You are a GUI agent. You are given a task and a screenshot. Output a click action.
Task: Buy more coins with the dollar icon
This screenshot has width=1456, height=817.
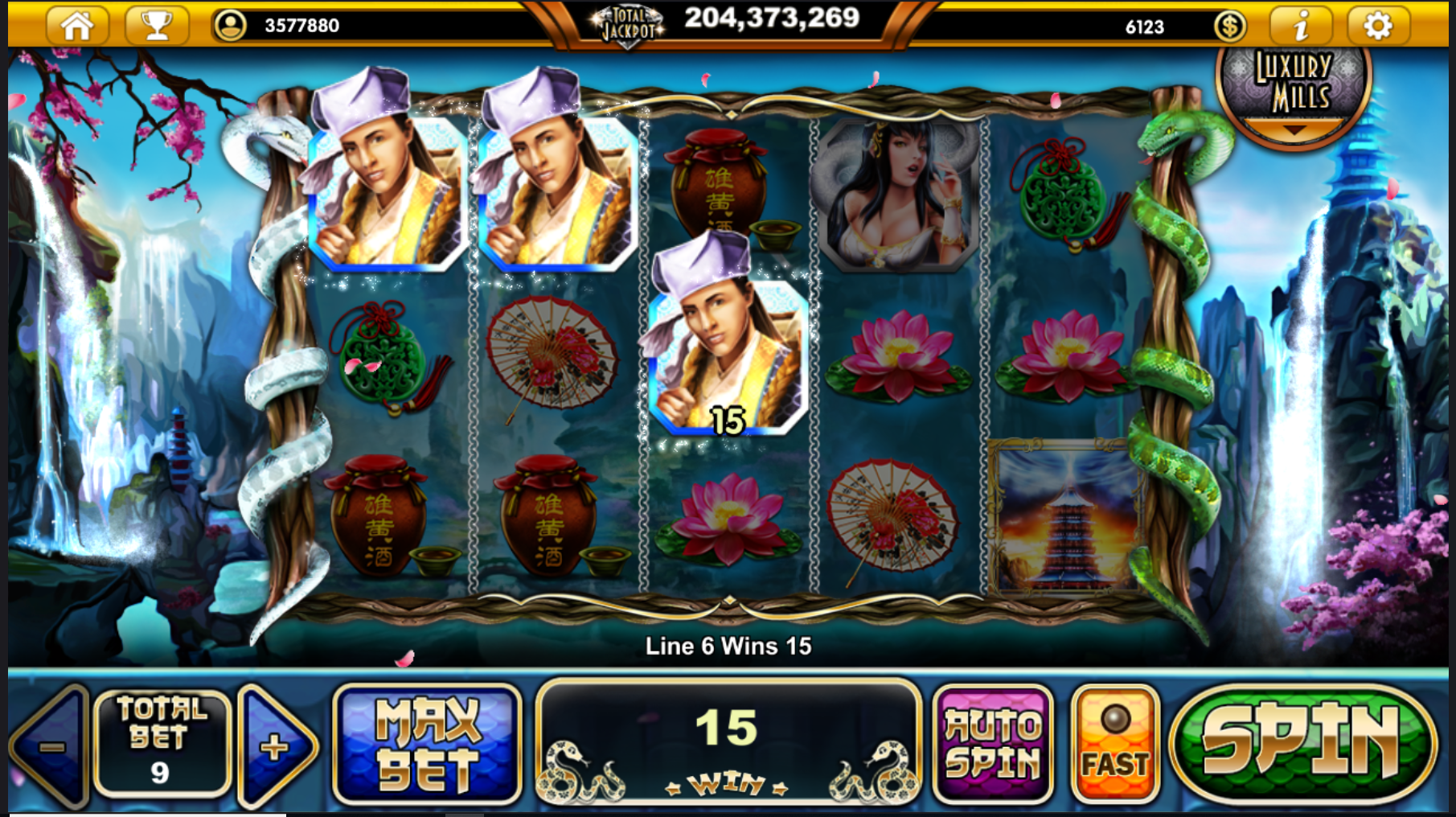[1230, 27]
